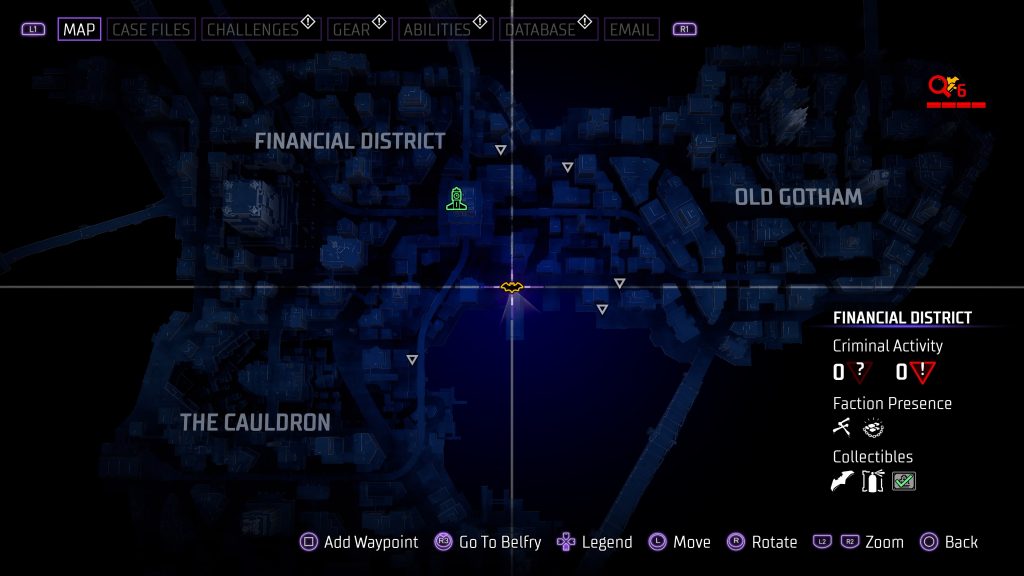Activate Go To Belfry
1024x576 pixels.
point(488,542)
